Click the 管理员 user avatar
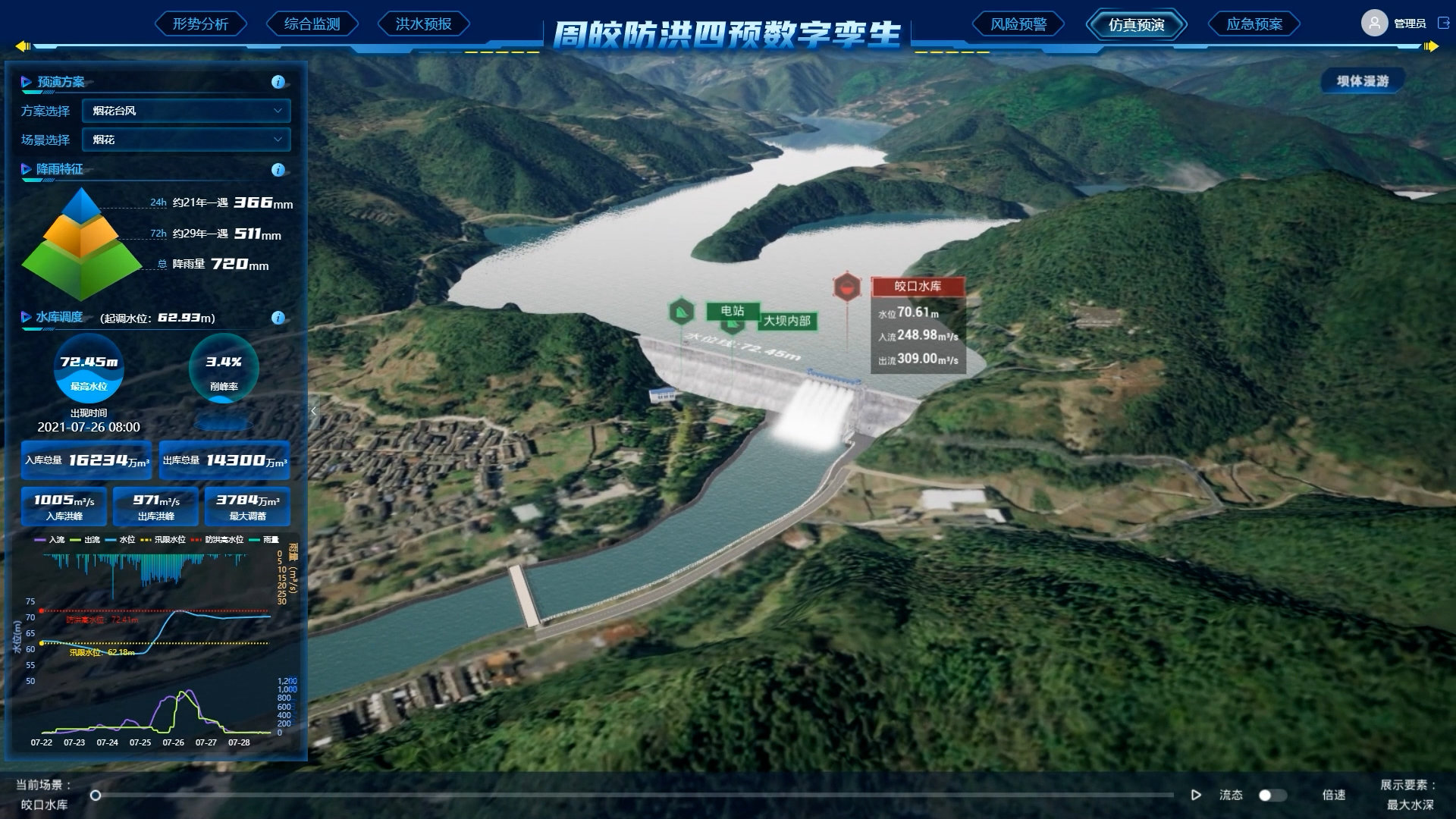The image size is (1456, 819). 1374,24
